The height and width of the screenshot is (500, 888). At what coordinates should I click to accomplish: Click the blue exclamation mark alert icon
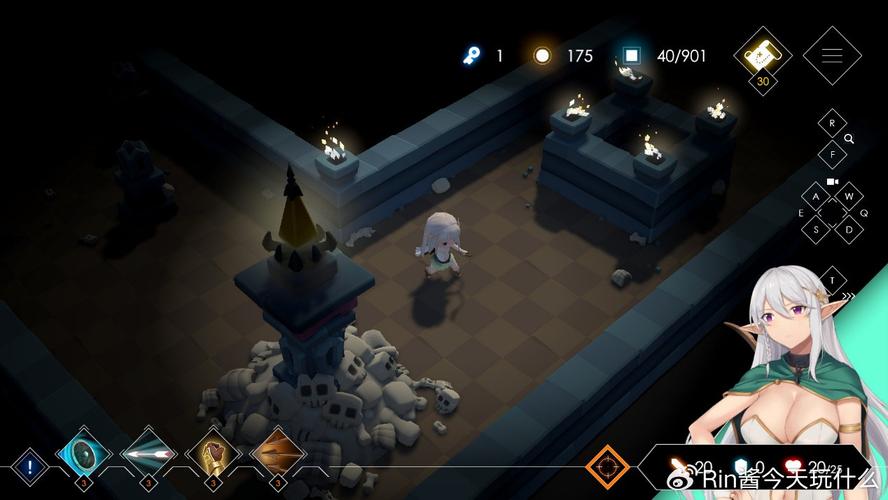tap(30, 466)
